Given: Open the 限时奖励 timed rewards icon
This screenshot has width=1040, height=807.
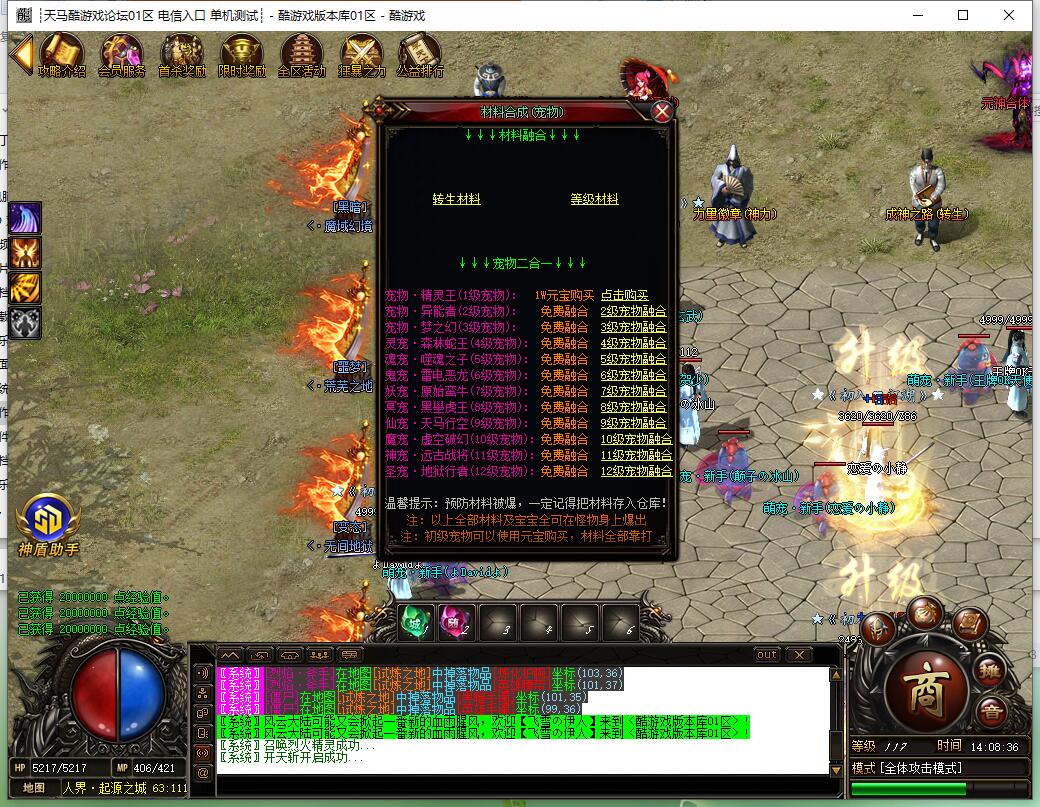Looking at the screenshot, I should (x=242, y=55).
